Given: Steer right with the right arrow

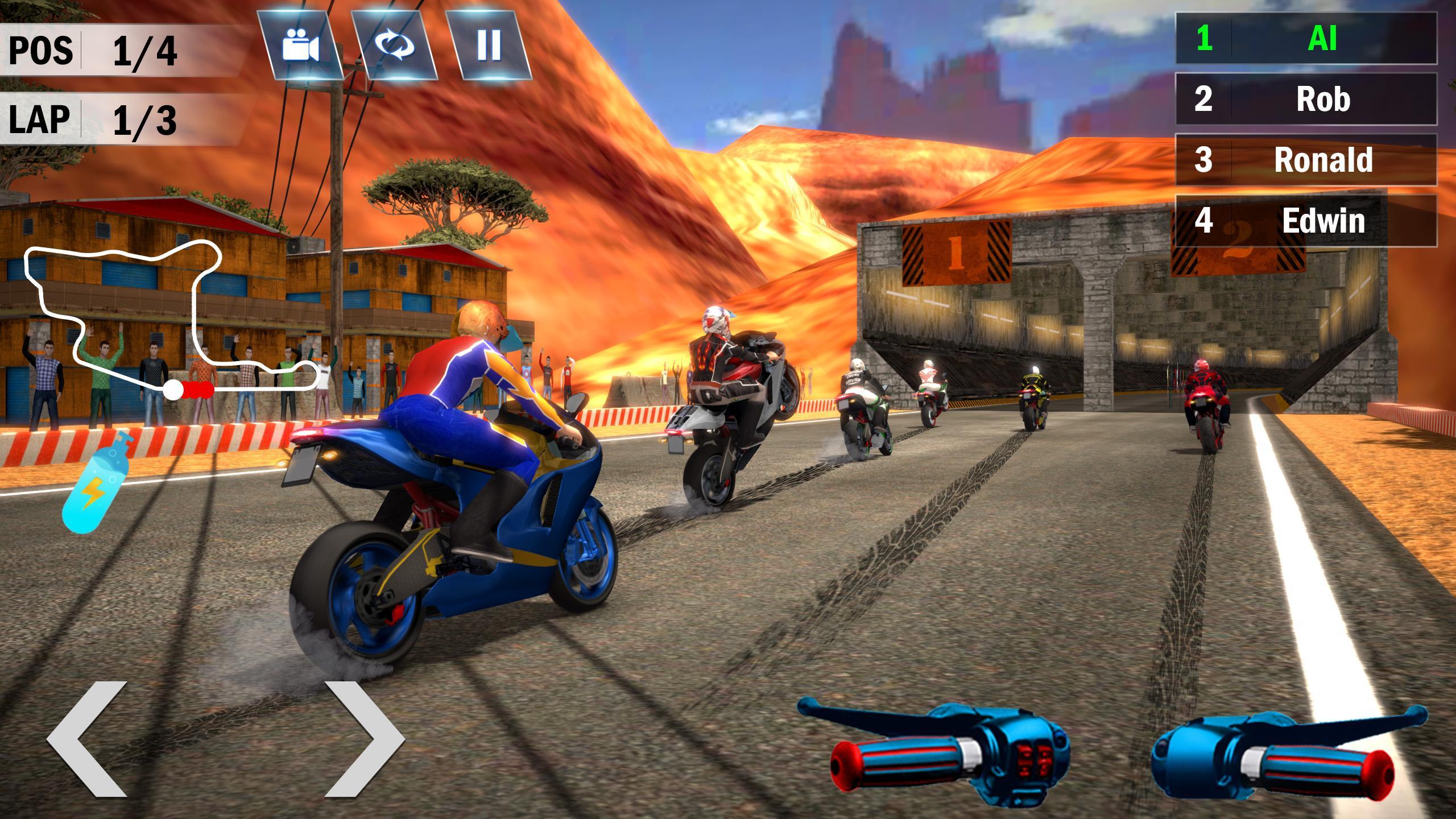Looking at the screenshot, I should click(x=364, y=738).
